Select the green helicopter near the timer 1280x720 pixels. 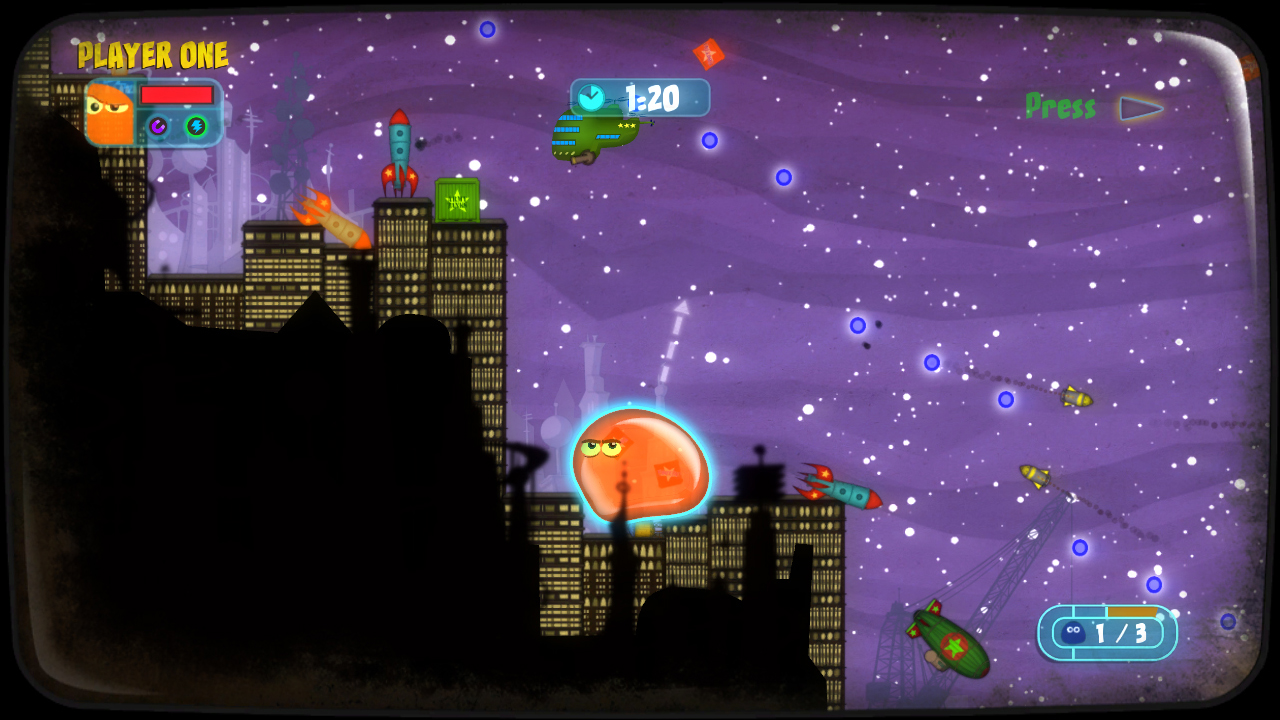[590, 135]
